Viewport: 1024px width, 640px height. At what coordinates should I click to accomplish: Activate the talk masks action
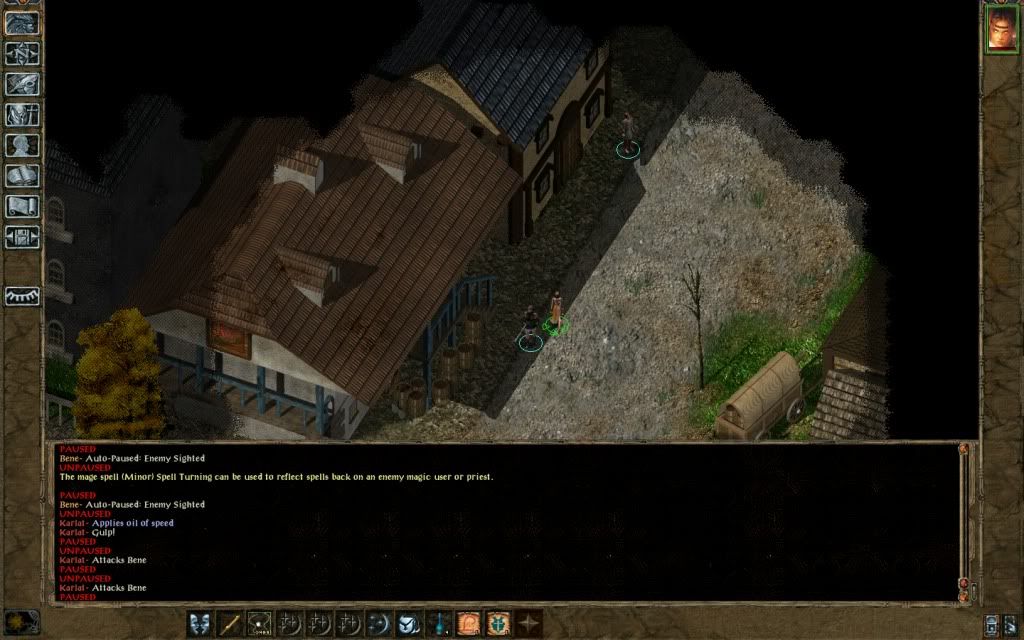click(200, 622)
